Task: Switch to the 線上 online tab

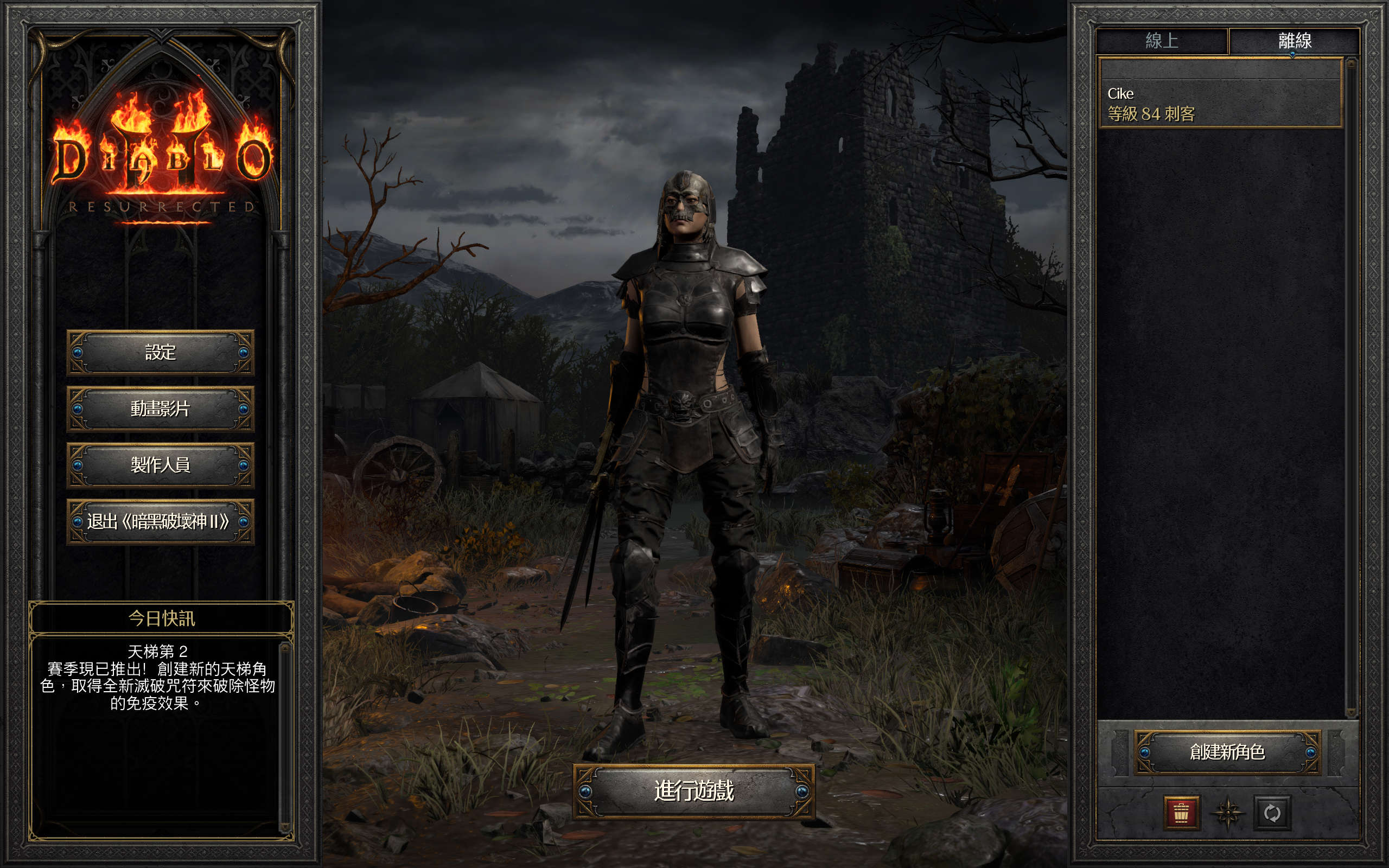Action: pyautogui.click(x=1162, y=41)
